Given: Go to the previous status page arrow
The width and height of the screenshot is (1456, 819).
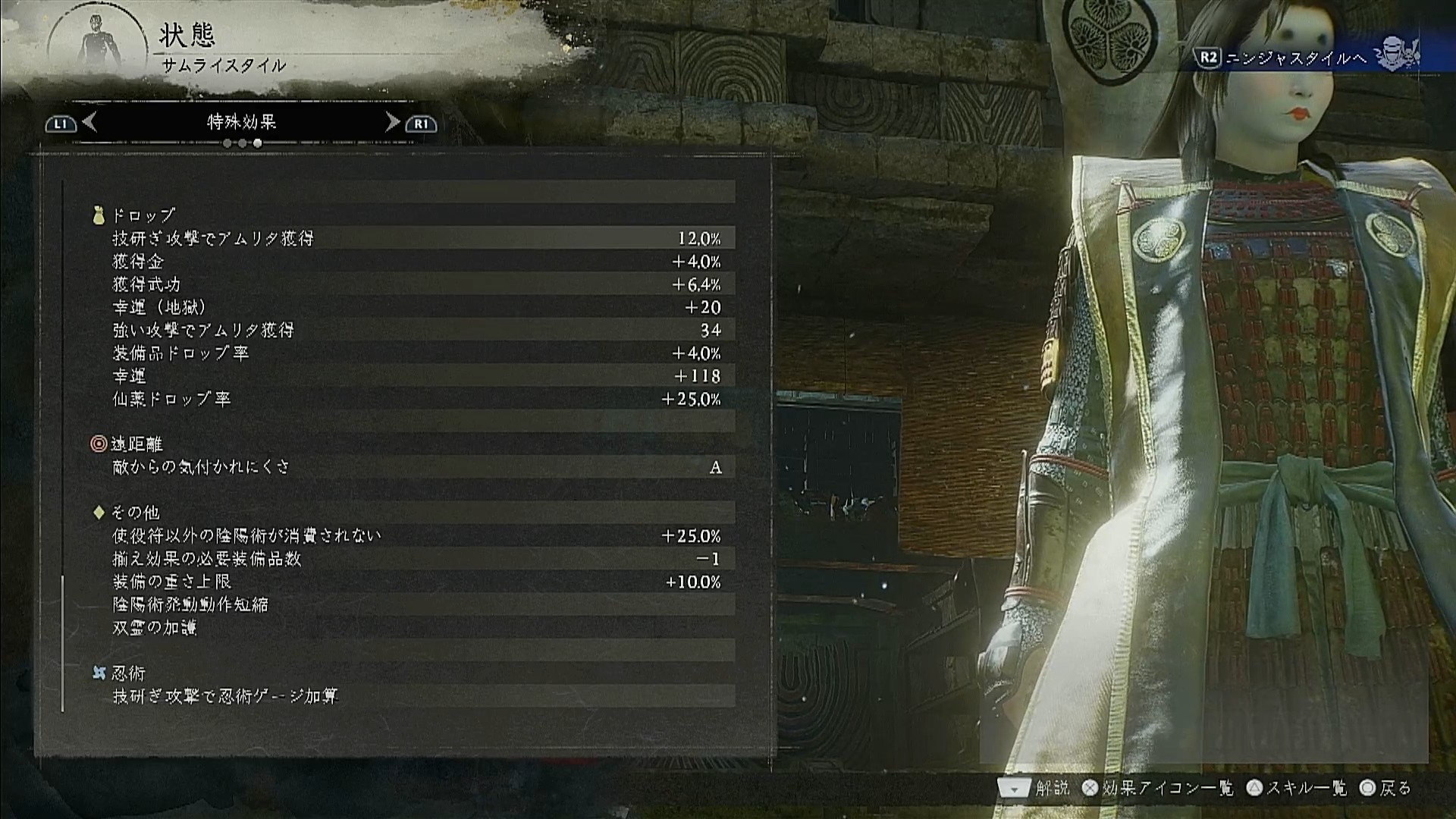Looking at the screenshot, I should [x=89, y=122].
